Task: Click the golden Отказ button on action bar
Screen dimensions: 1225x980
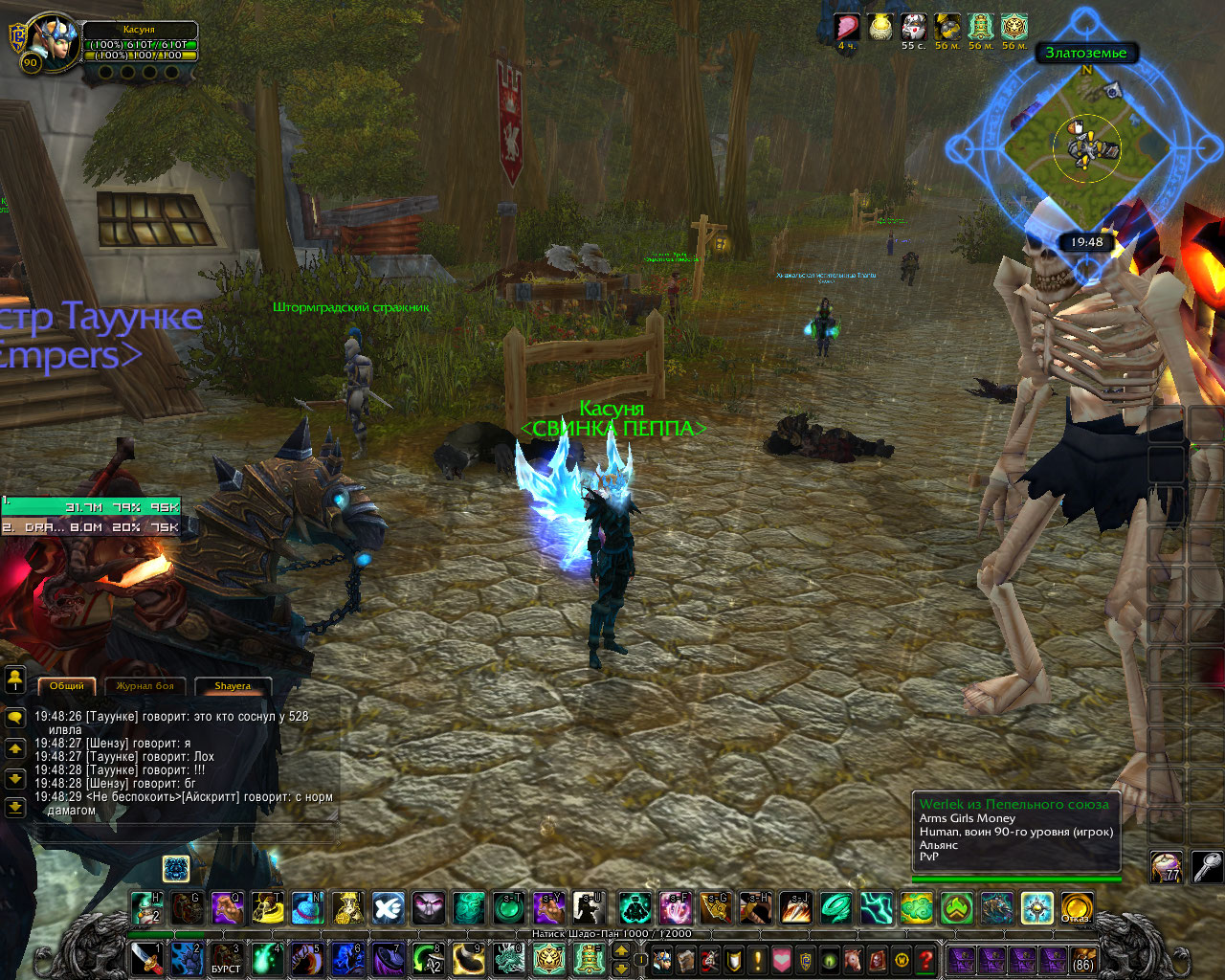Action: (1076, 907)
